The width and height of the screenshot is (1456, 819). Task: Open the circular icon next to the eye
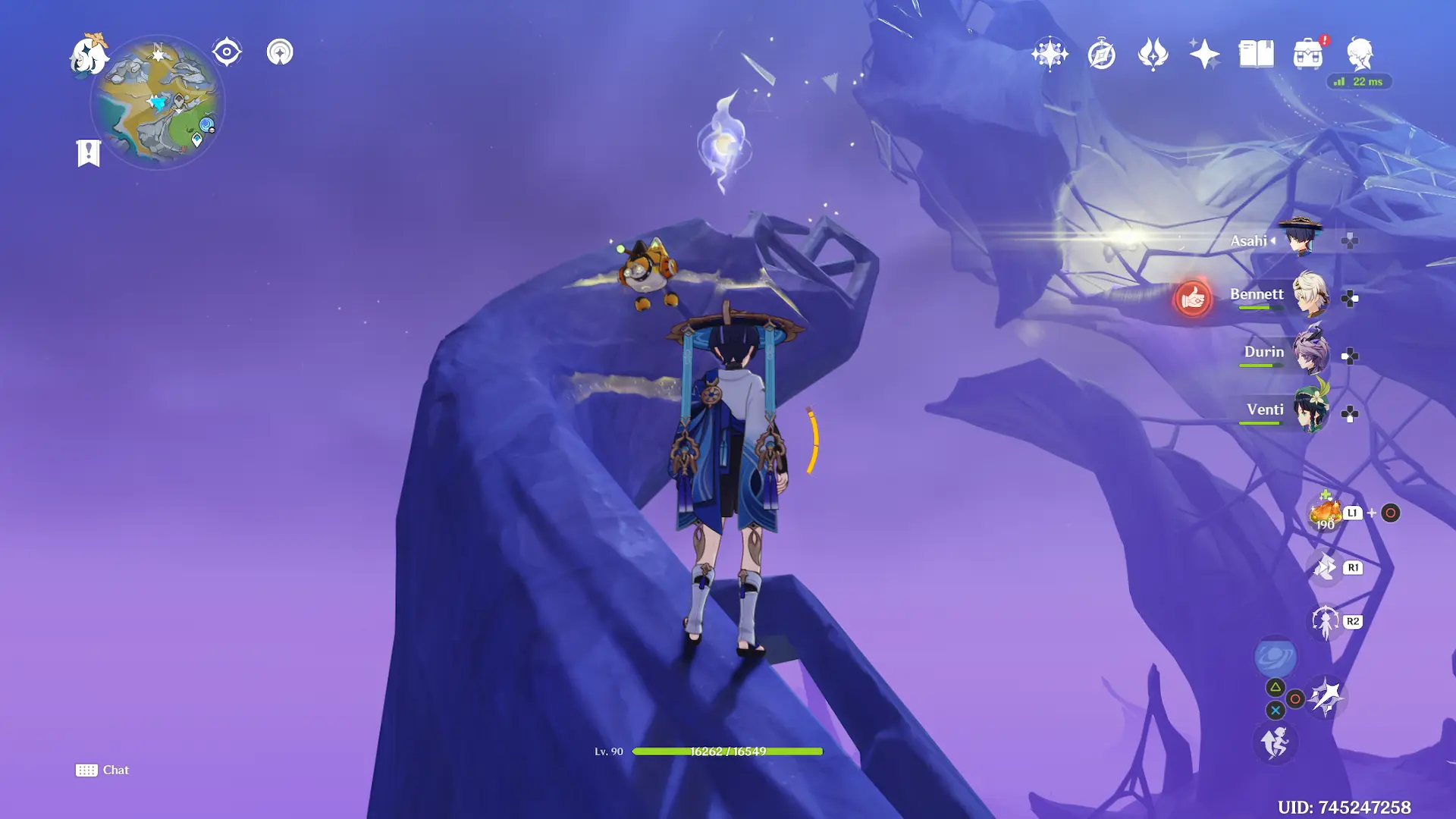coord(280,52)
